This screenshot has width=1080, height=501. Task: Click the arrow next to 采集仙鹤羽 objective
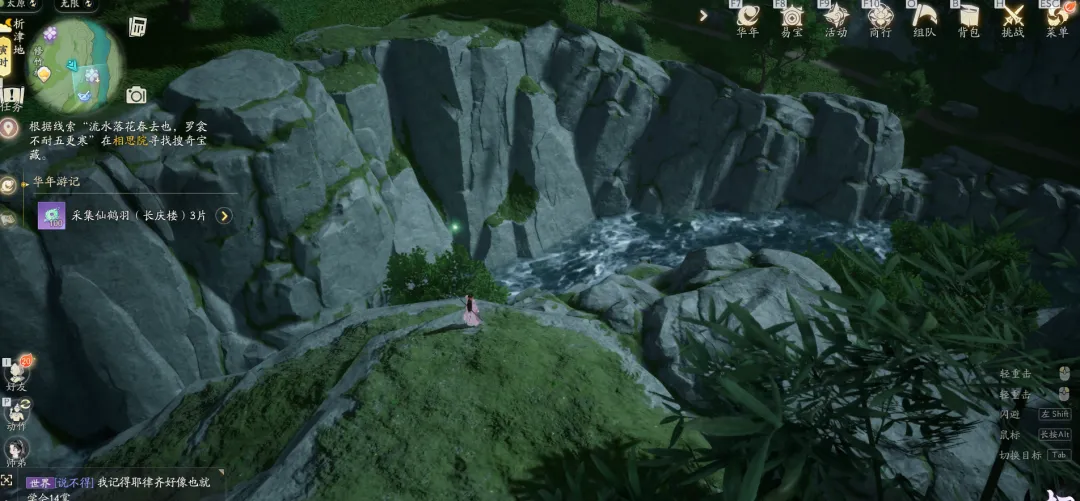click(224, 215)
